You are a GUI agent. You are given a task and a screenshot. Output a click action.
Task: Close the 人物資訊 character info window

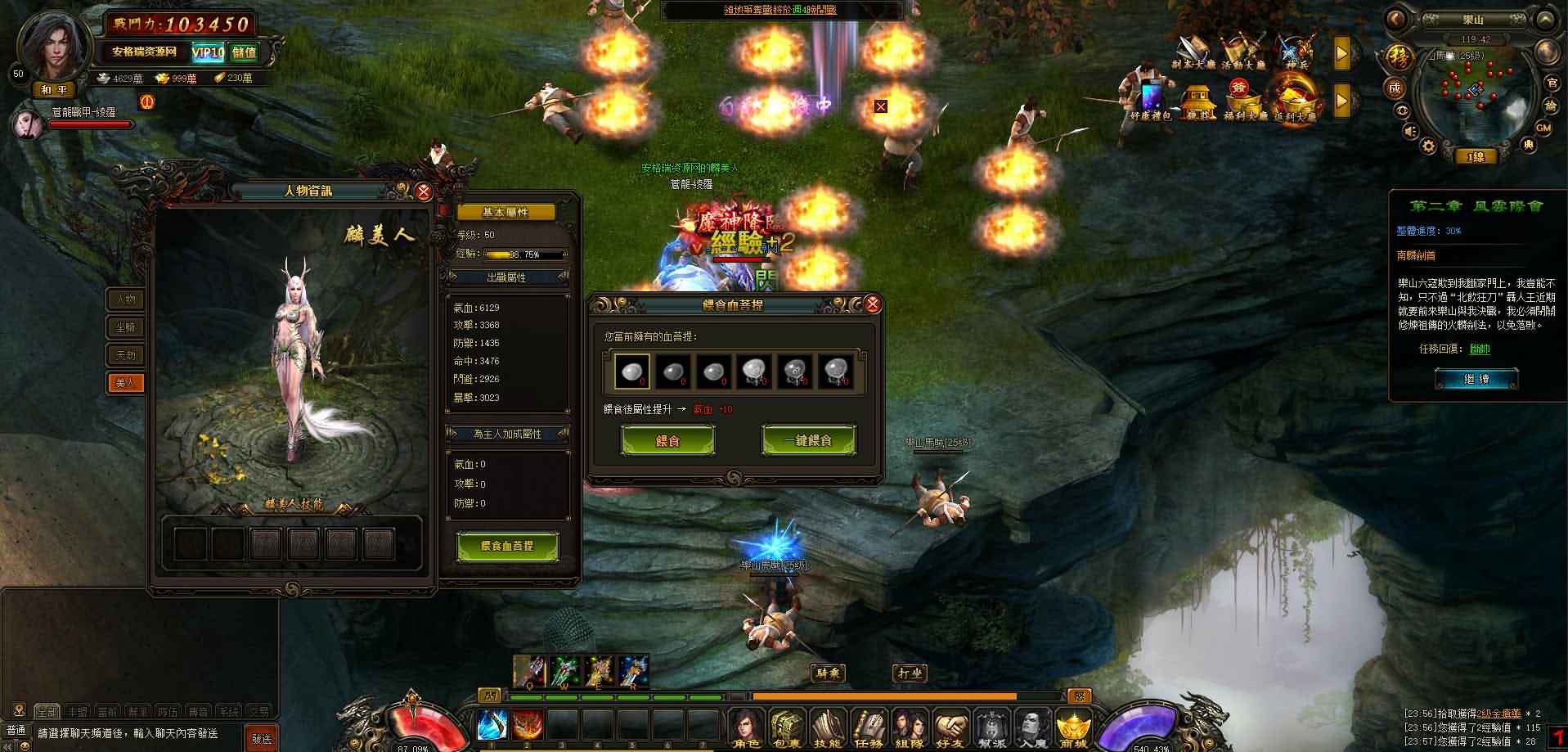tap(423, 191)
